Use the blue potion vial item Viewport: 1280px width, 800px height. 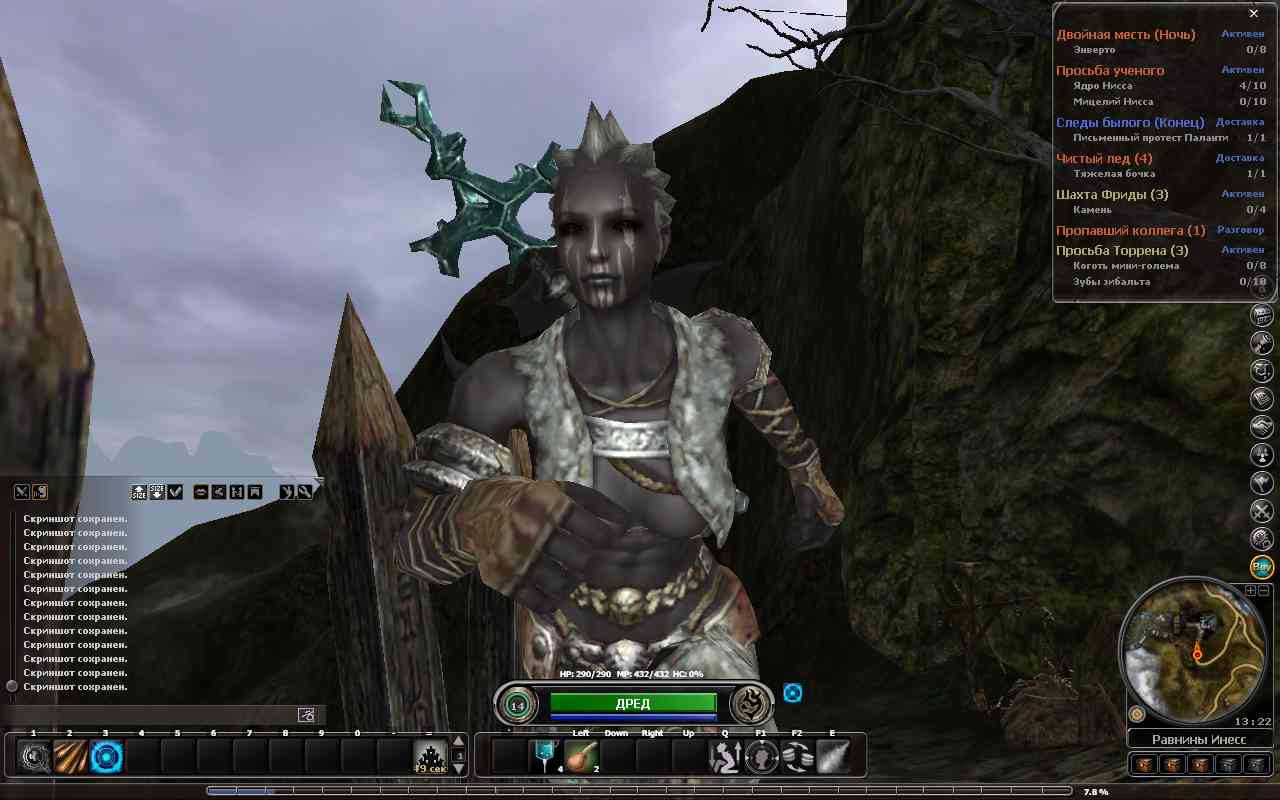click(x=545, y=756)
